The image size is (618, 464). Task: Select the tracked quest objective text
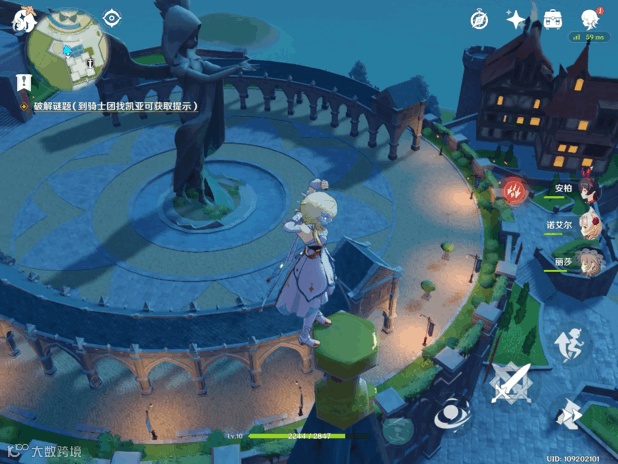tap(115, 105)
